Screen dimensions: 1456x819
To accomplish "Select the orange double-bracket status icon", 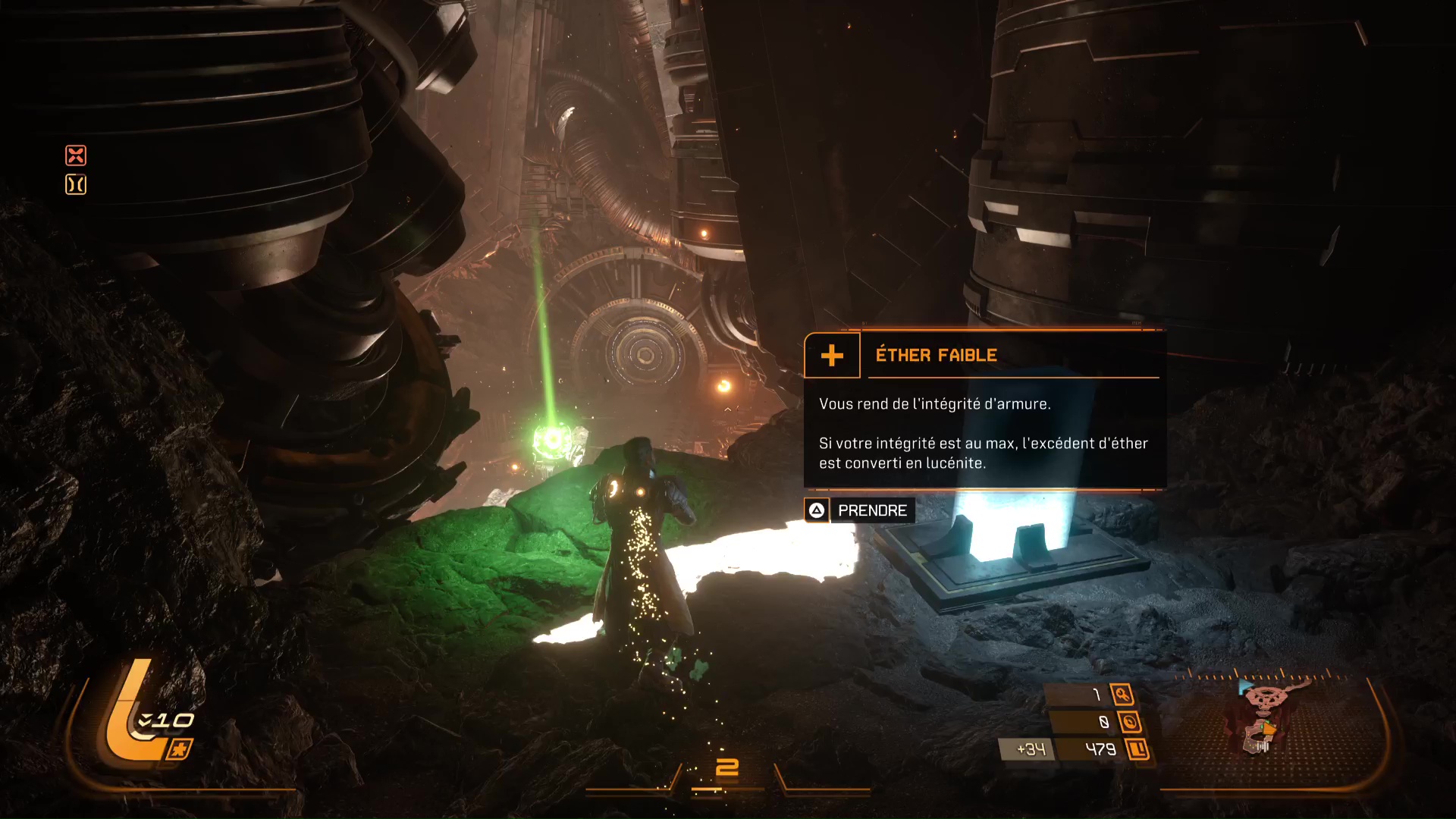I will point(76,184).
